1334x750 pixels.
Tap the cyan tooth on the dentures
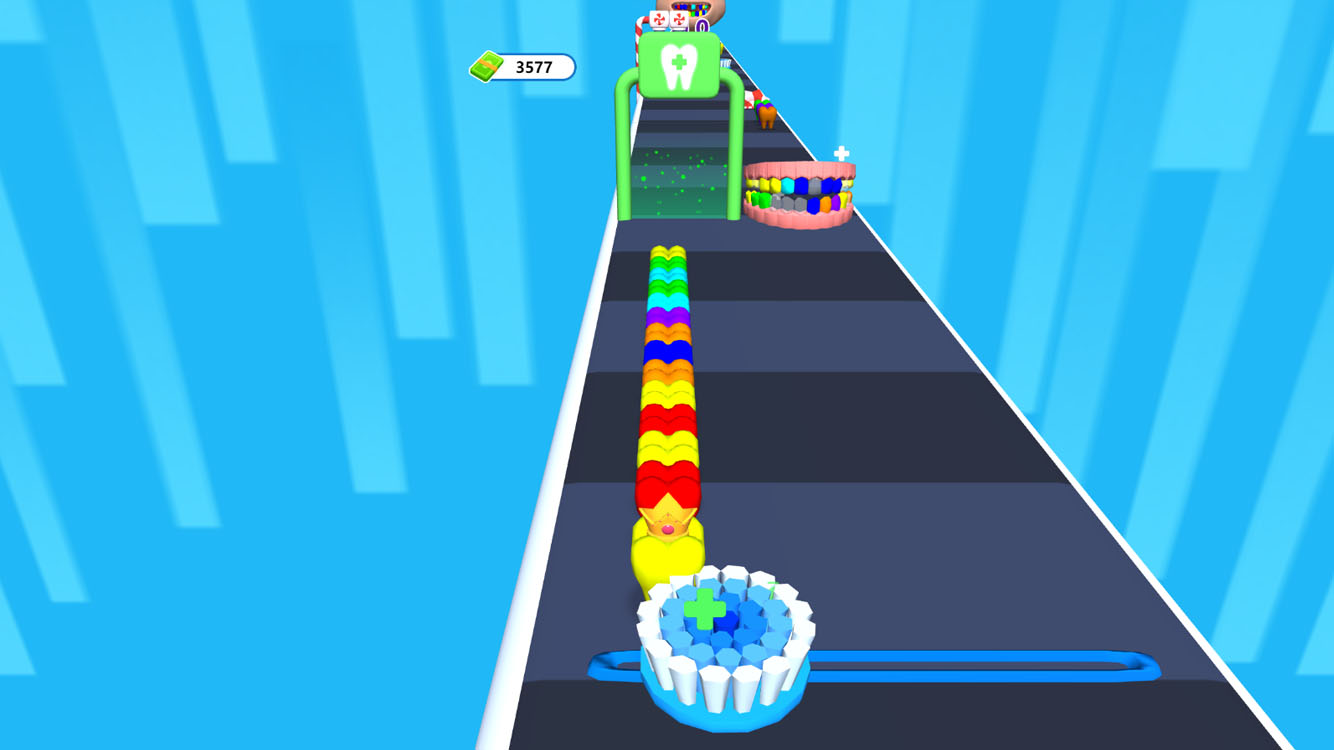(x=787, y=183)
